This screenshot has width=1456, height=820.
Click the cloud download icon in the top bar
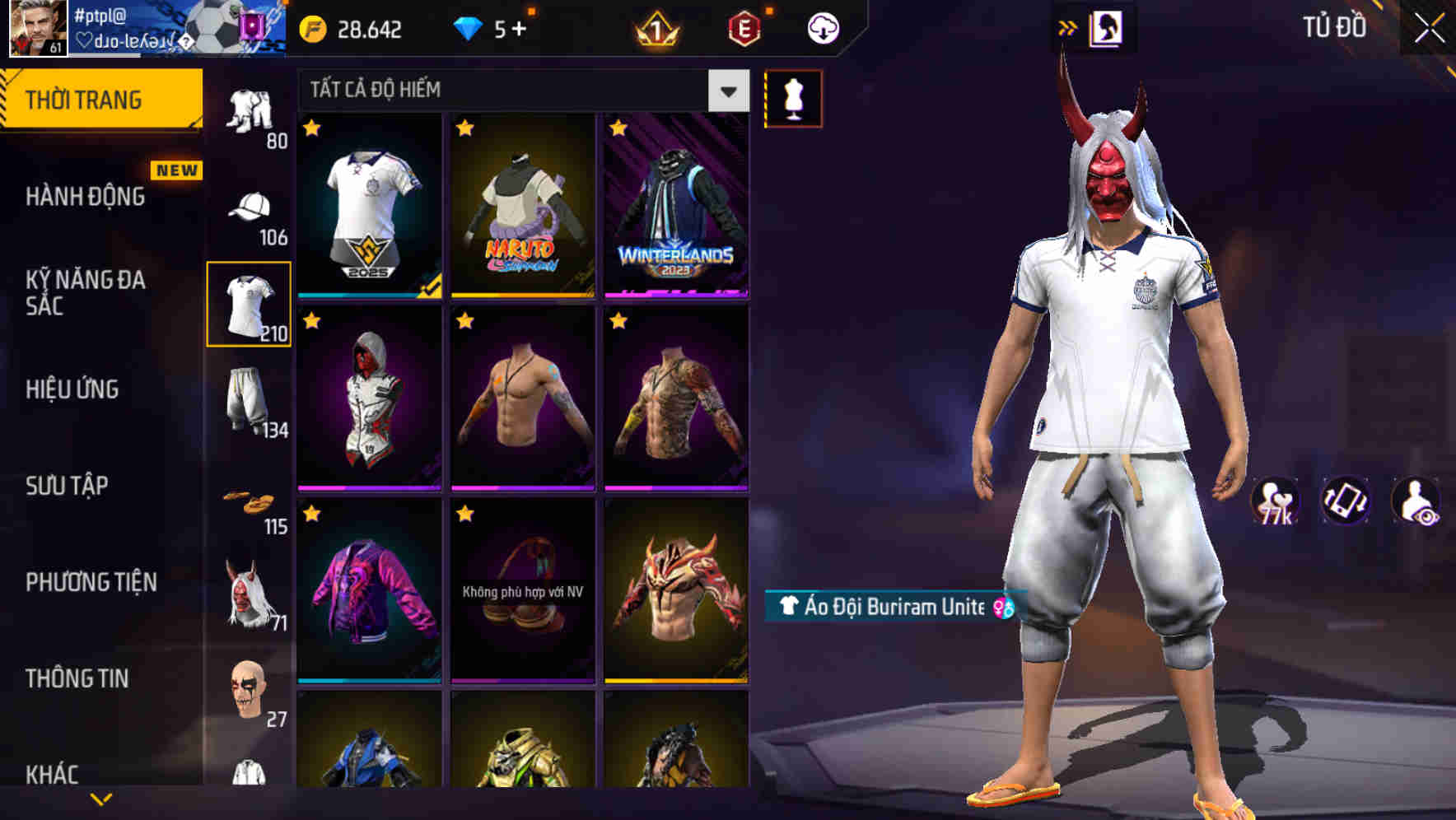coord(821,27)
